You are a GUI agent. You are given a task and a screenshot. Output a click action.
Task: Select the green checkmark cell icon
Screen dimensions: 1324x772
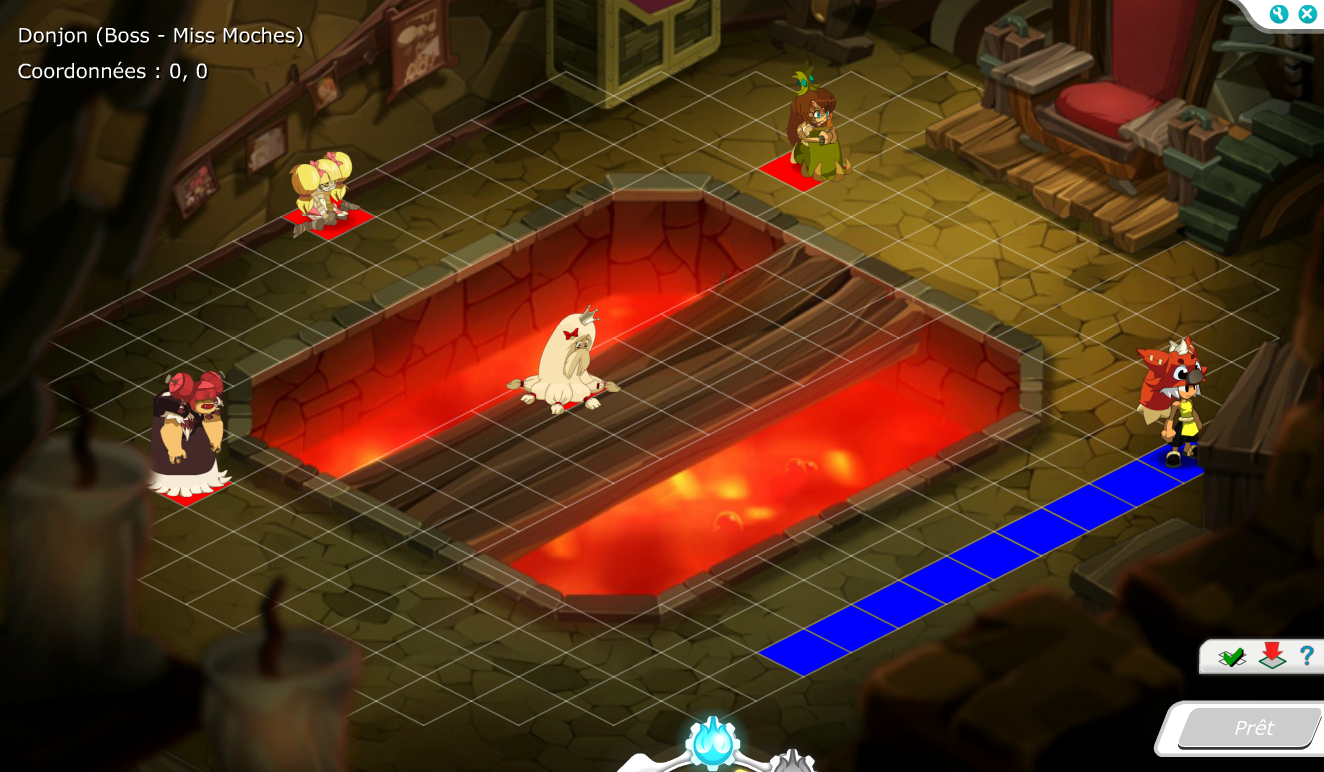click(x=1232, y=657)
